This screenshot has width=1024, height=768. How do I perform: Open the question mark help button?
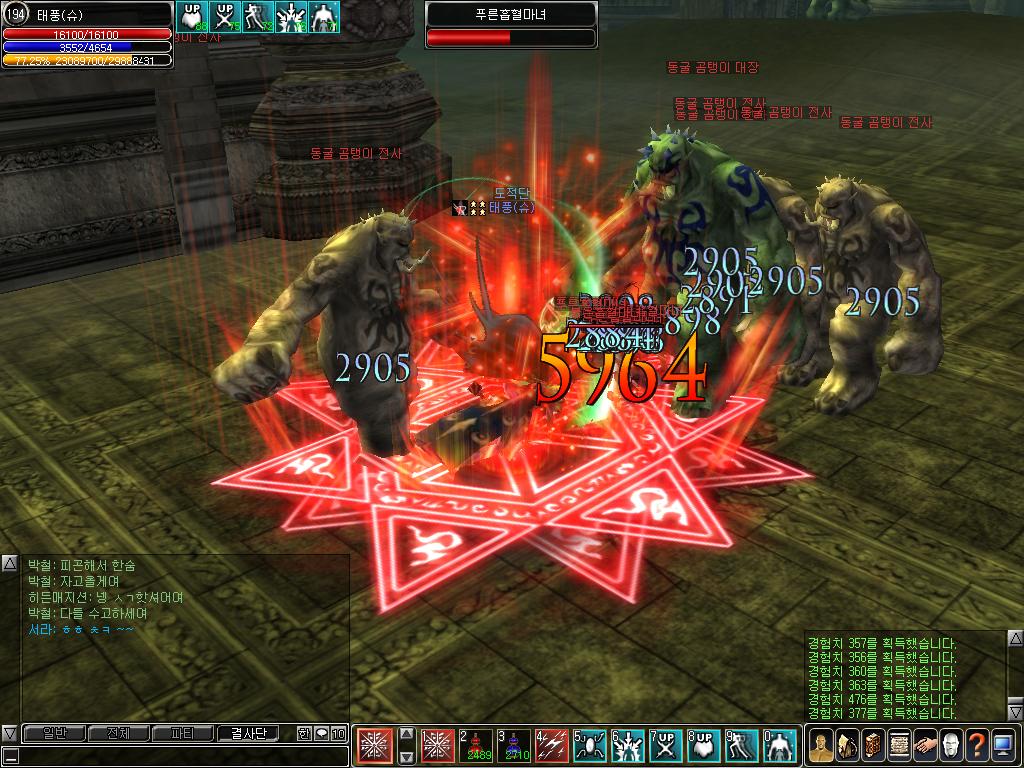coord(976,744)
